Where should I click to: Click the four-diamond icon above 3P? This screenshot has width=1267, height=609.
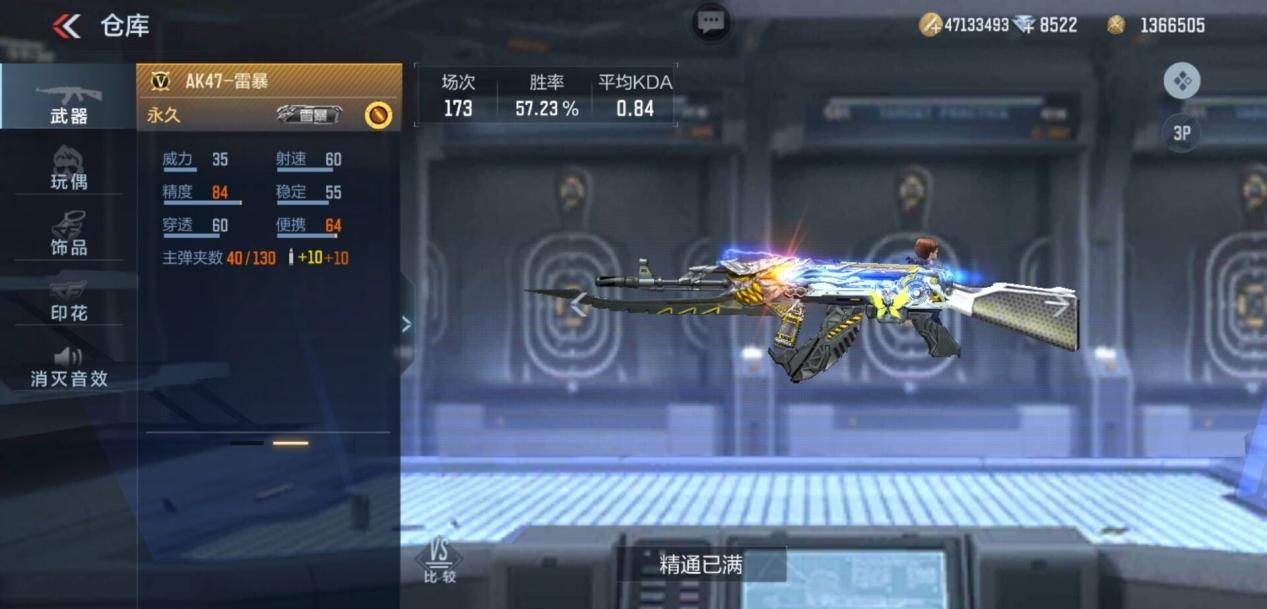pos(1181,81)
